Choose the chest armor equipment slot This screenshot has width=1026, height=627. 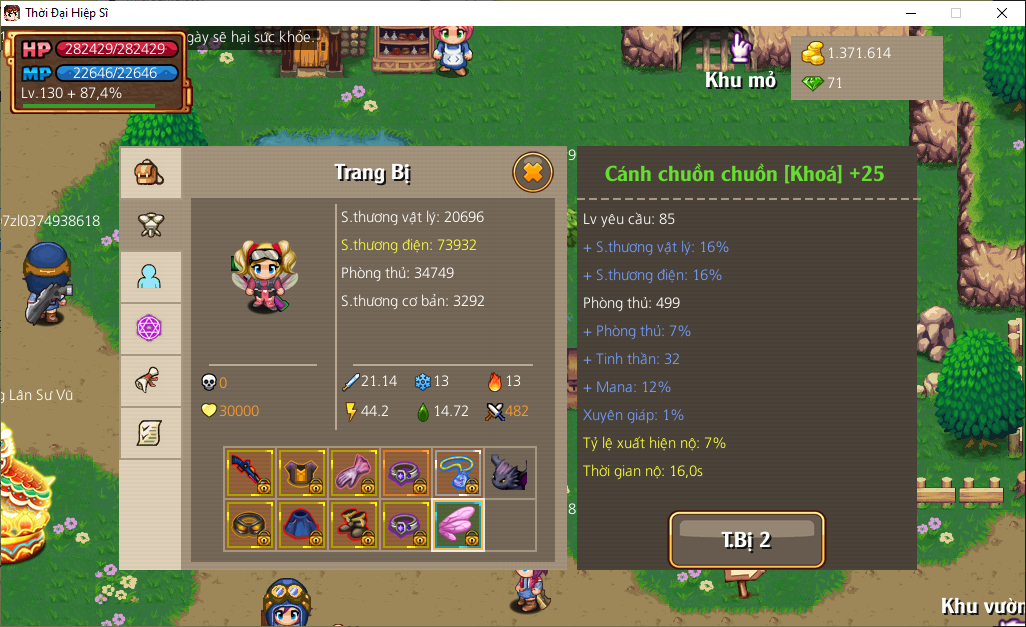click(x=302, y=472)
